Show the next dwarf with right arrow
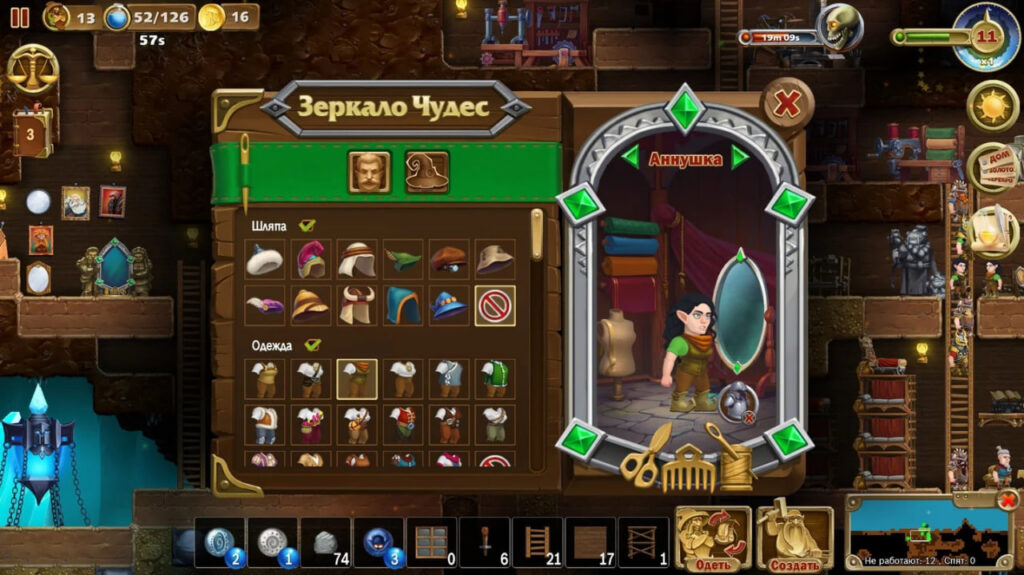This screenshot has height=575, width=1024. click(x=740, y=157)
